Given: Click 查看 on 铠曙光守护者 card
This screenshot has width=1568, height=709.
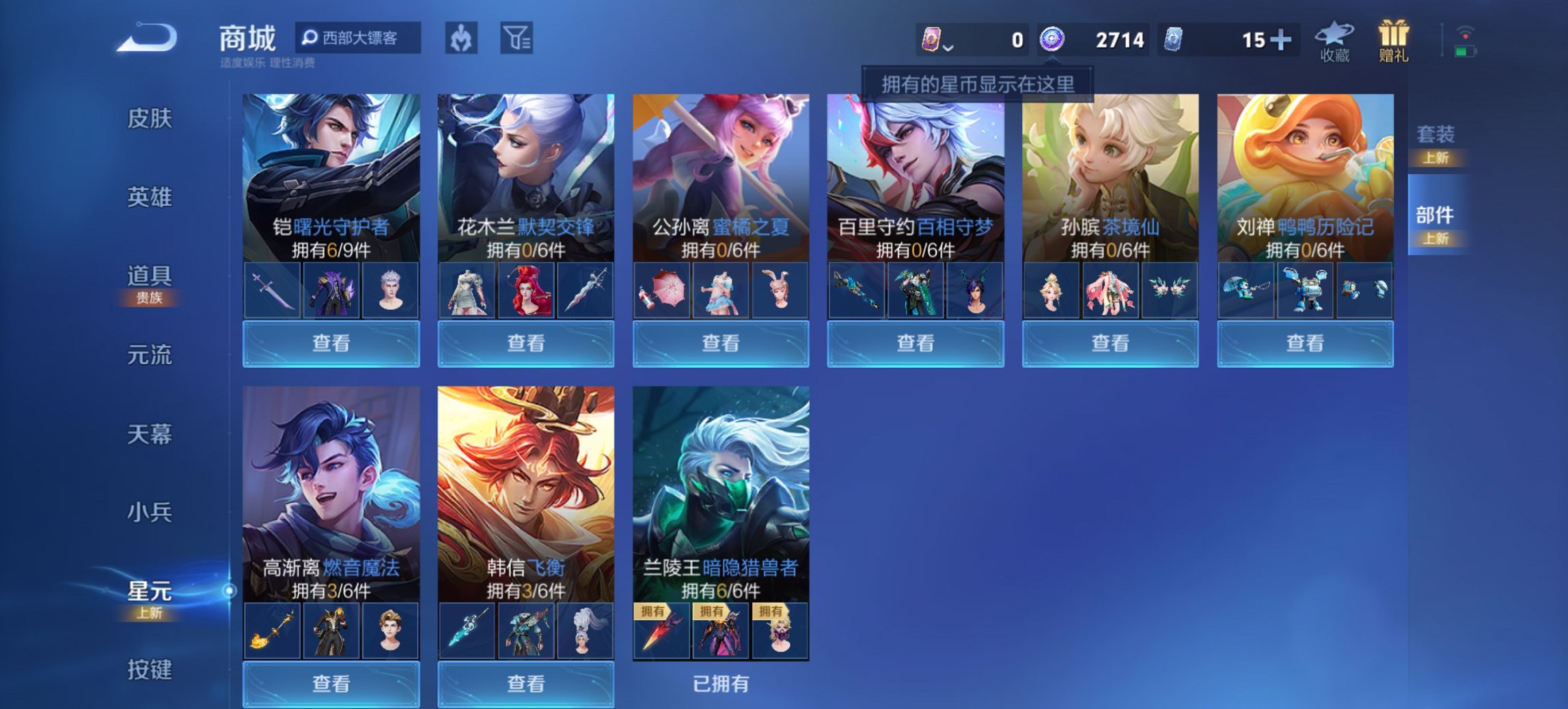Looking at the screenshot, I should tap(330, 343).
